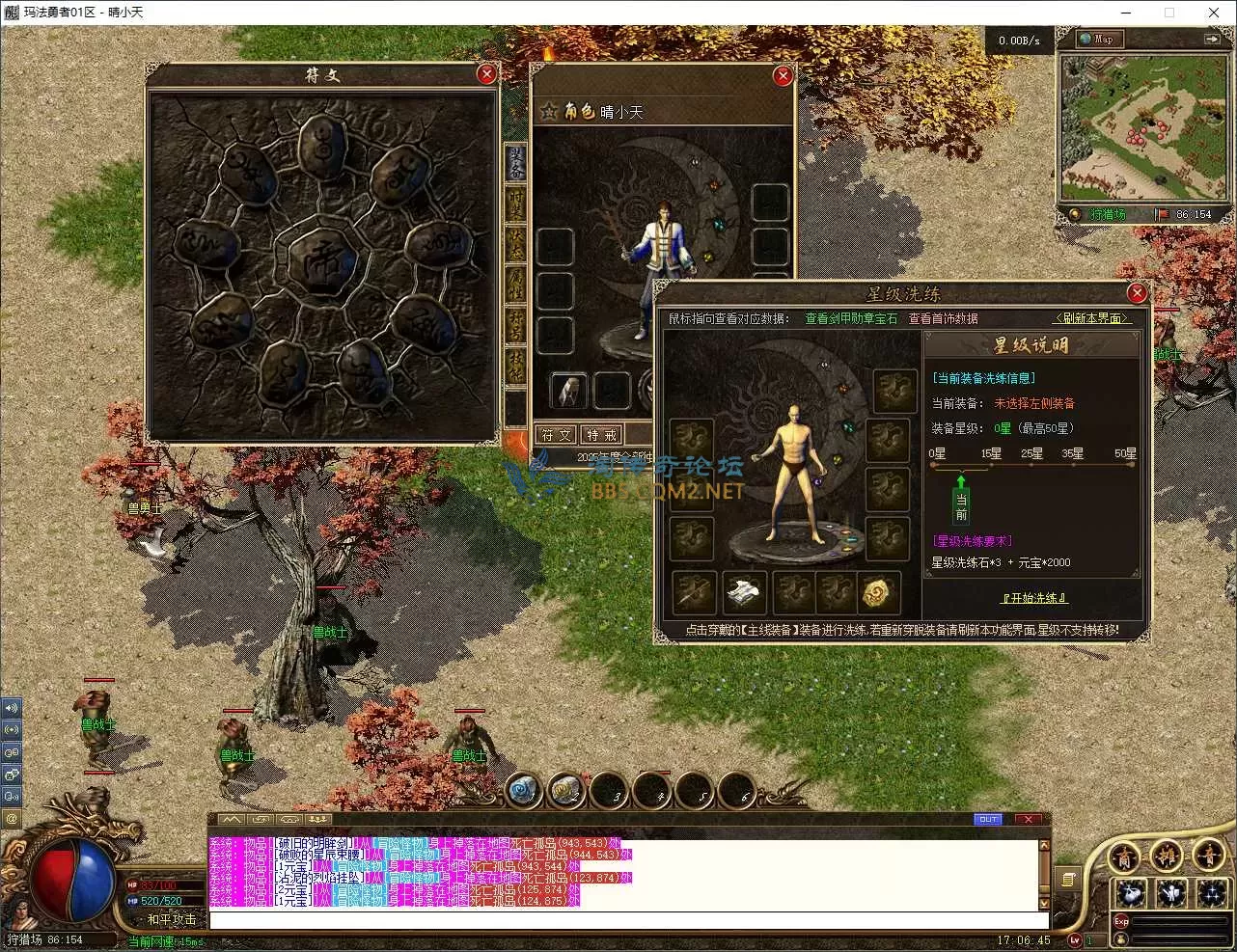Select the white armor equipment slot
Screen dimensions: 1237x952
click(x=744, y=592)
